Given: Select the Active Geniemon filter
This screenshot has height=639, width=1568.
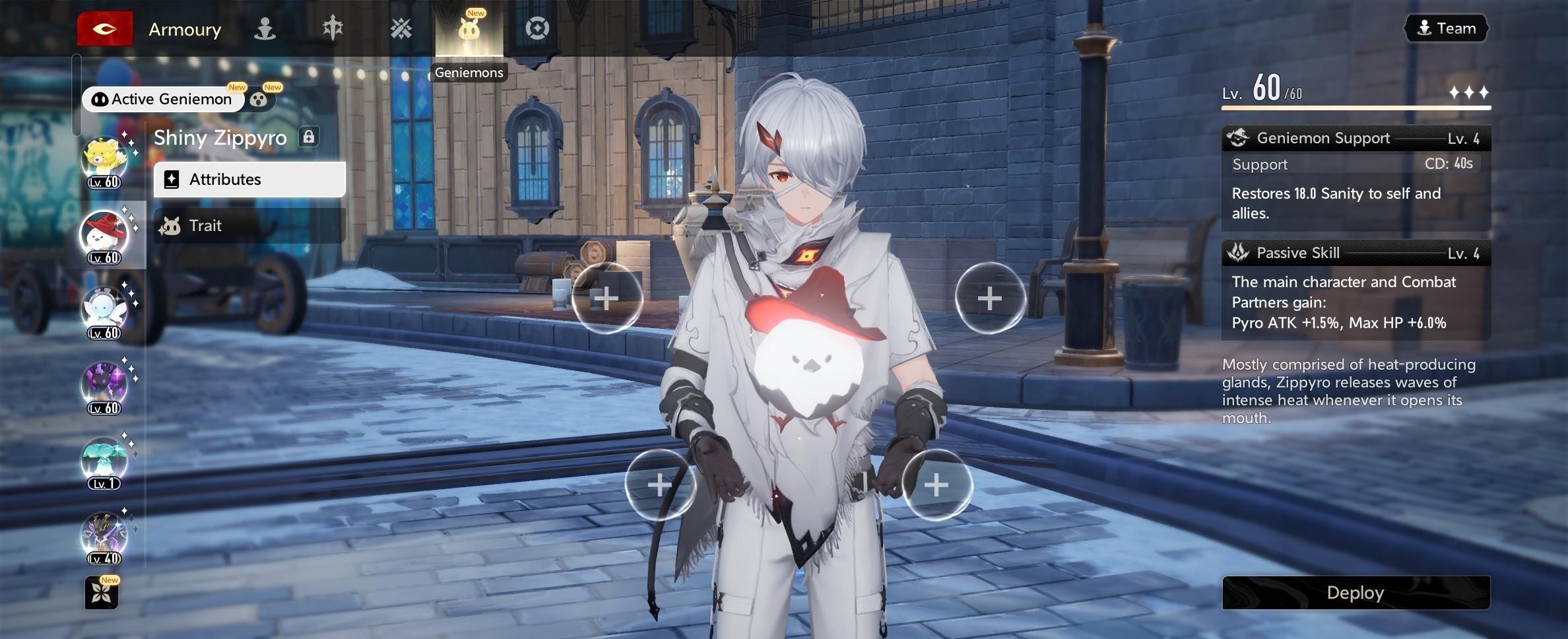Looking at the screenshot, I should tap(163, 99).
